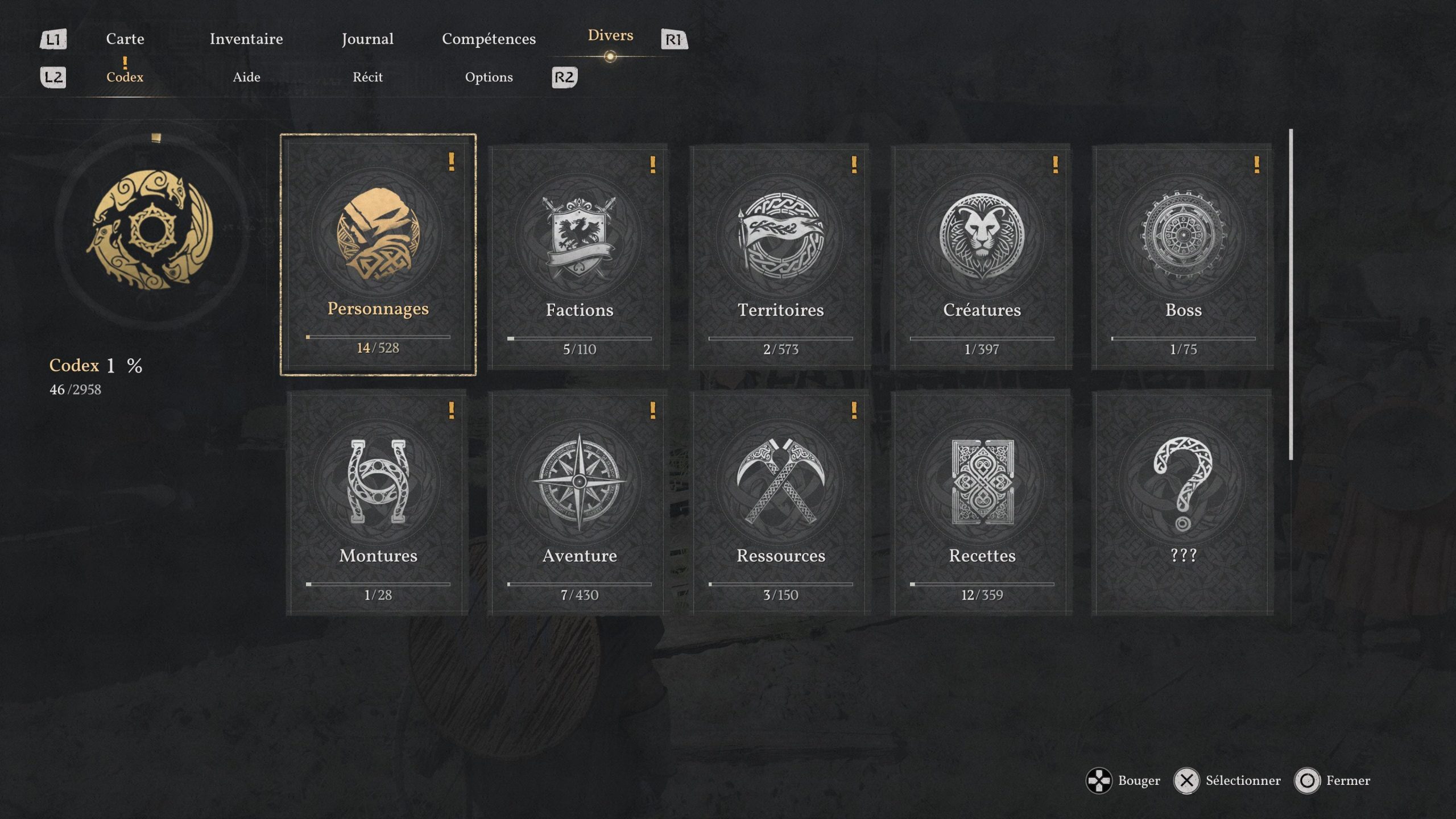Select the Boss codex category
1456x819 pixels.
1183,257
